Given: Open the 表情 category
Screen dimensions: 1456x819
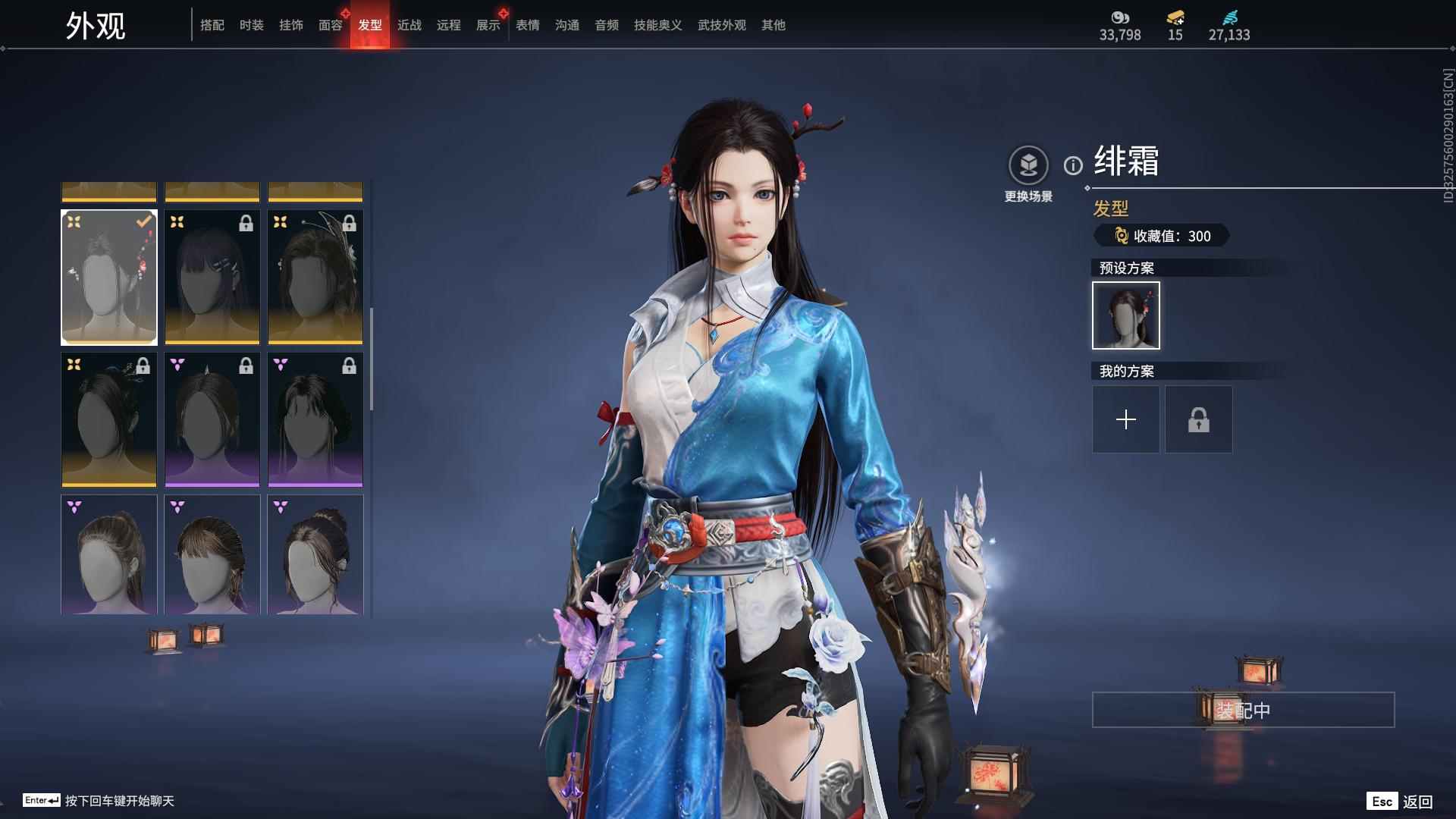Looking at the screenshot, I should tap(527, 25).
